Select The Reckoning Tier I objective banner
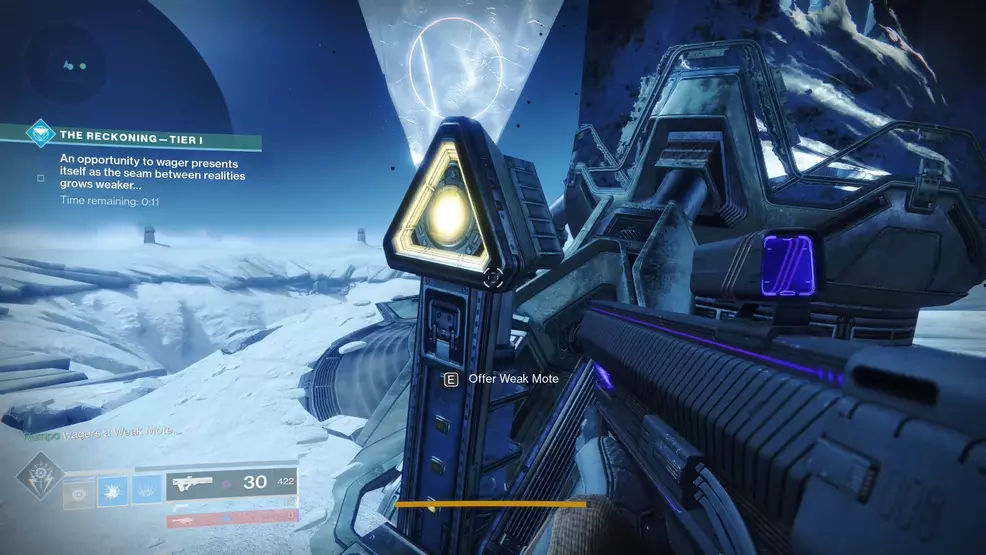The height and width of the screenshot is (555, 986). coord(150,137)
